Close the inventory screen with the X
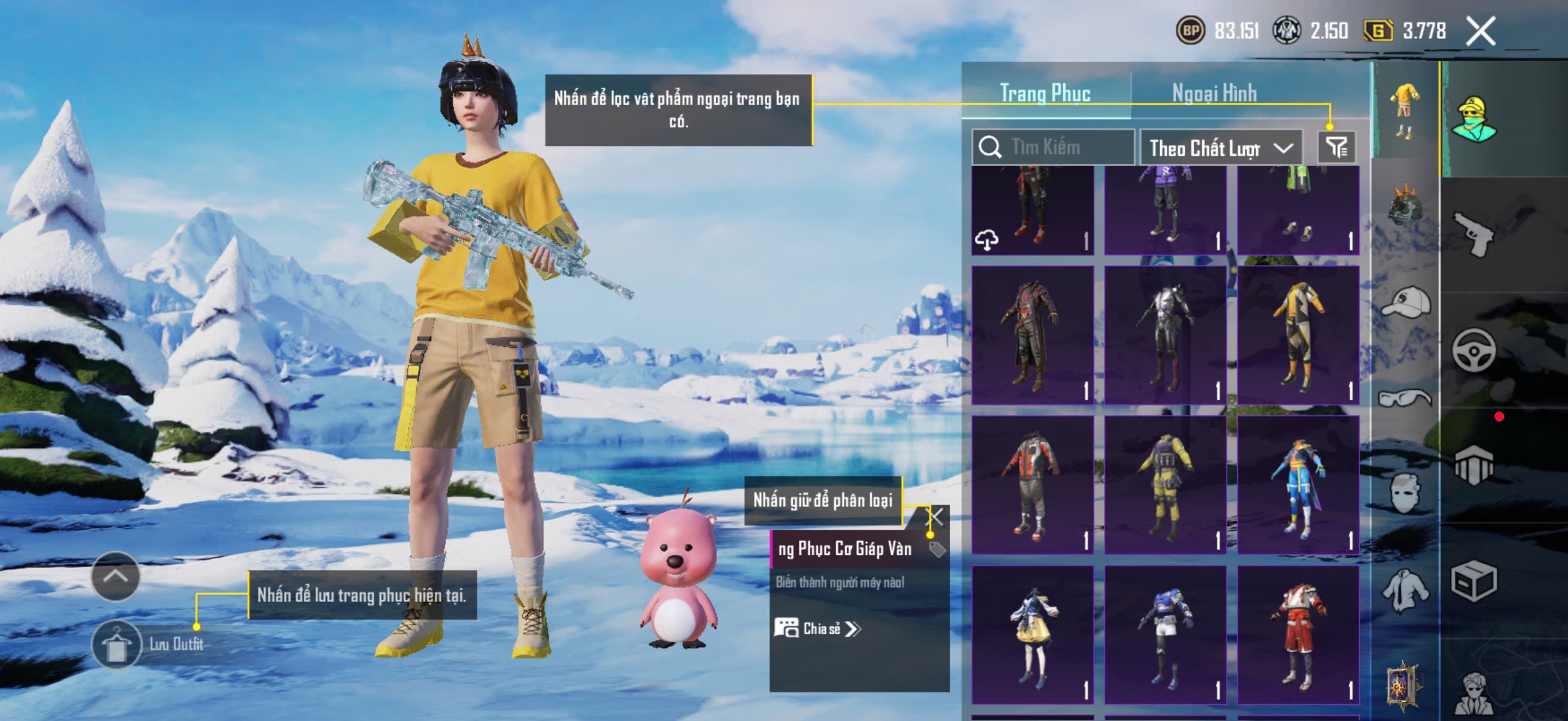This screenshot has height=721, width=1568. (1480, 31)
